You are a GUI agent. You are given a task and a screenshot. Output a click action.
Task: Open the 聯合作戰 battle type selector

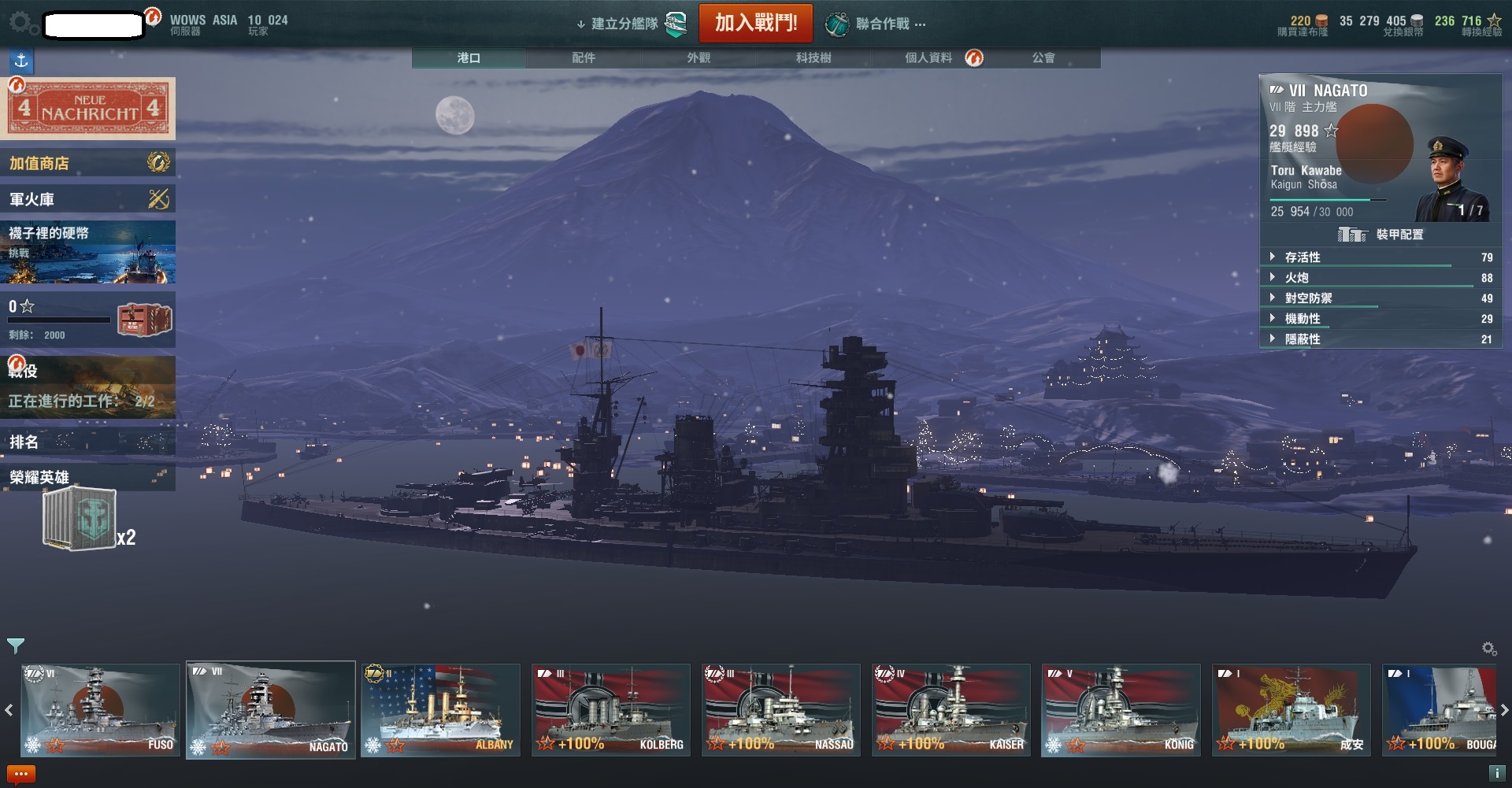click(x=875, y=24)
